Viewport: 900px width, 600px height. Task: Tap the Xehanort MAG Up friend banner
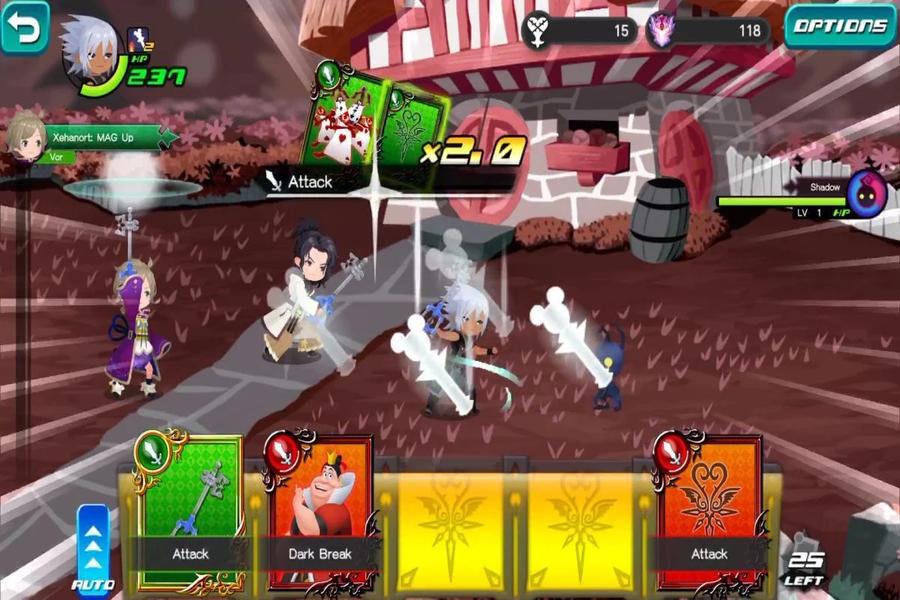95,138
